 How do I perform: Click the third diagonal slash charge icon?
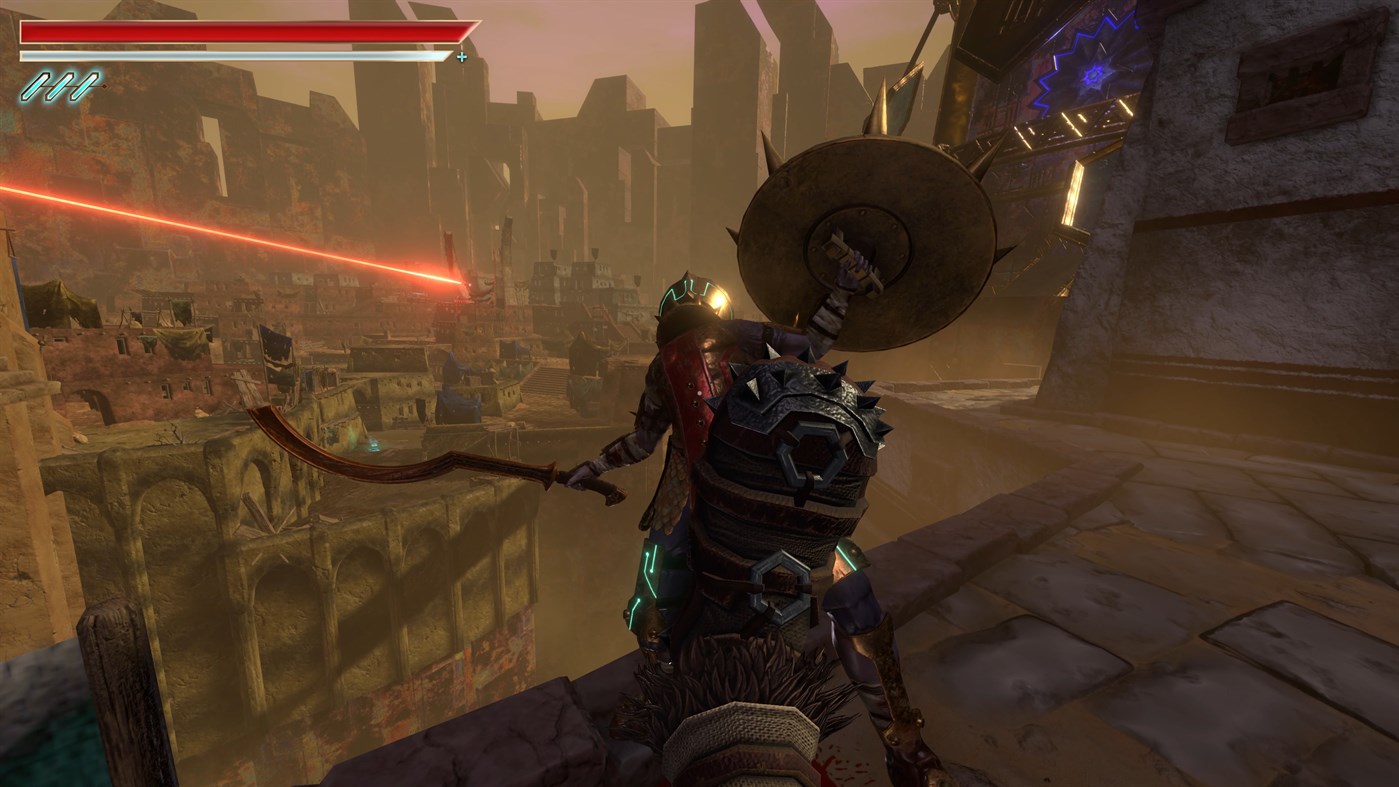pyautogui.click(x=84, y=86)
